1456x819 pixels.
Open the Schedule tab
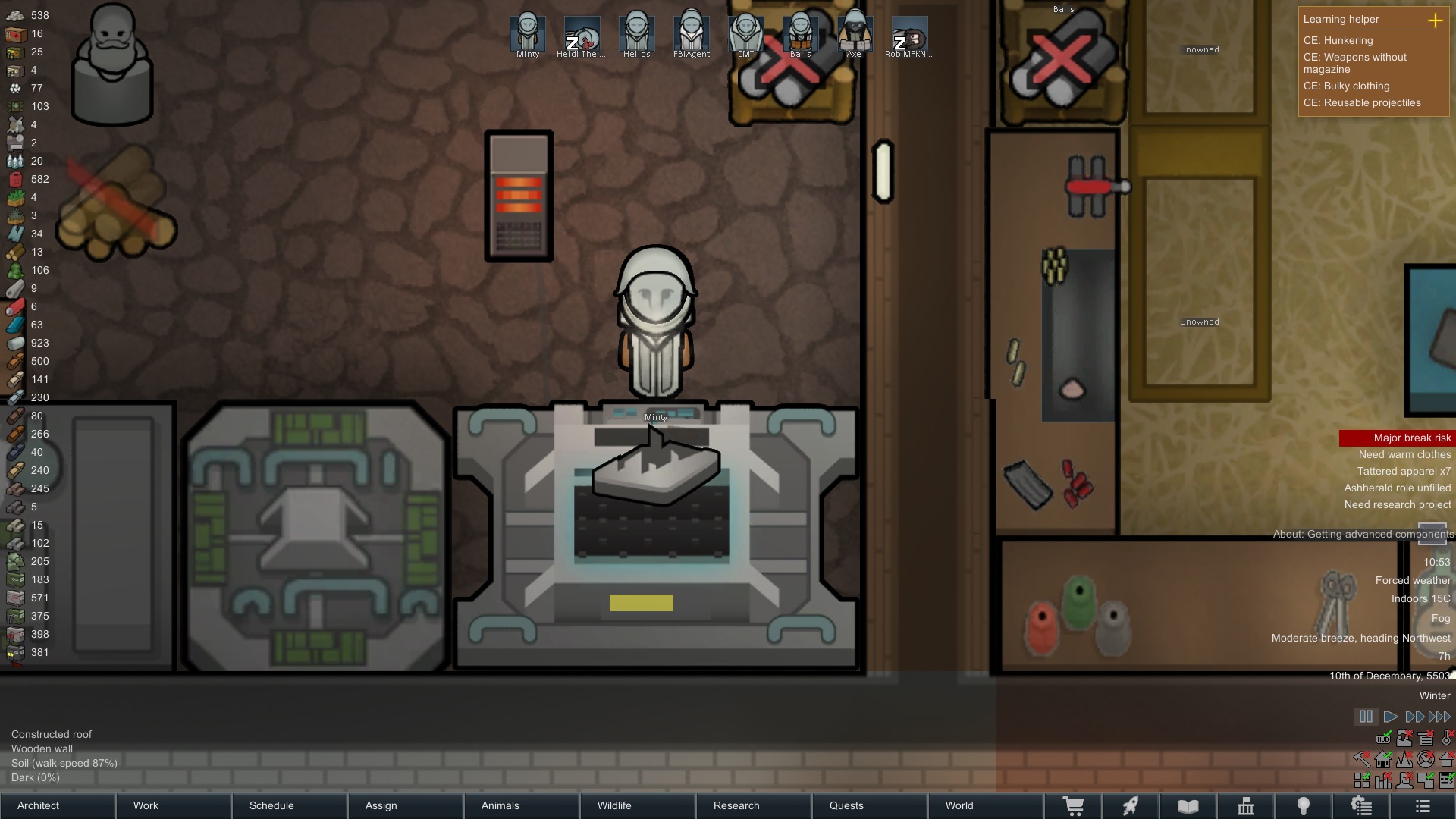[x=290, y=805]
